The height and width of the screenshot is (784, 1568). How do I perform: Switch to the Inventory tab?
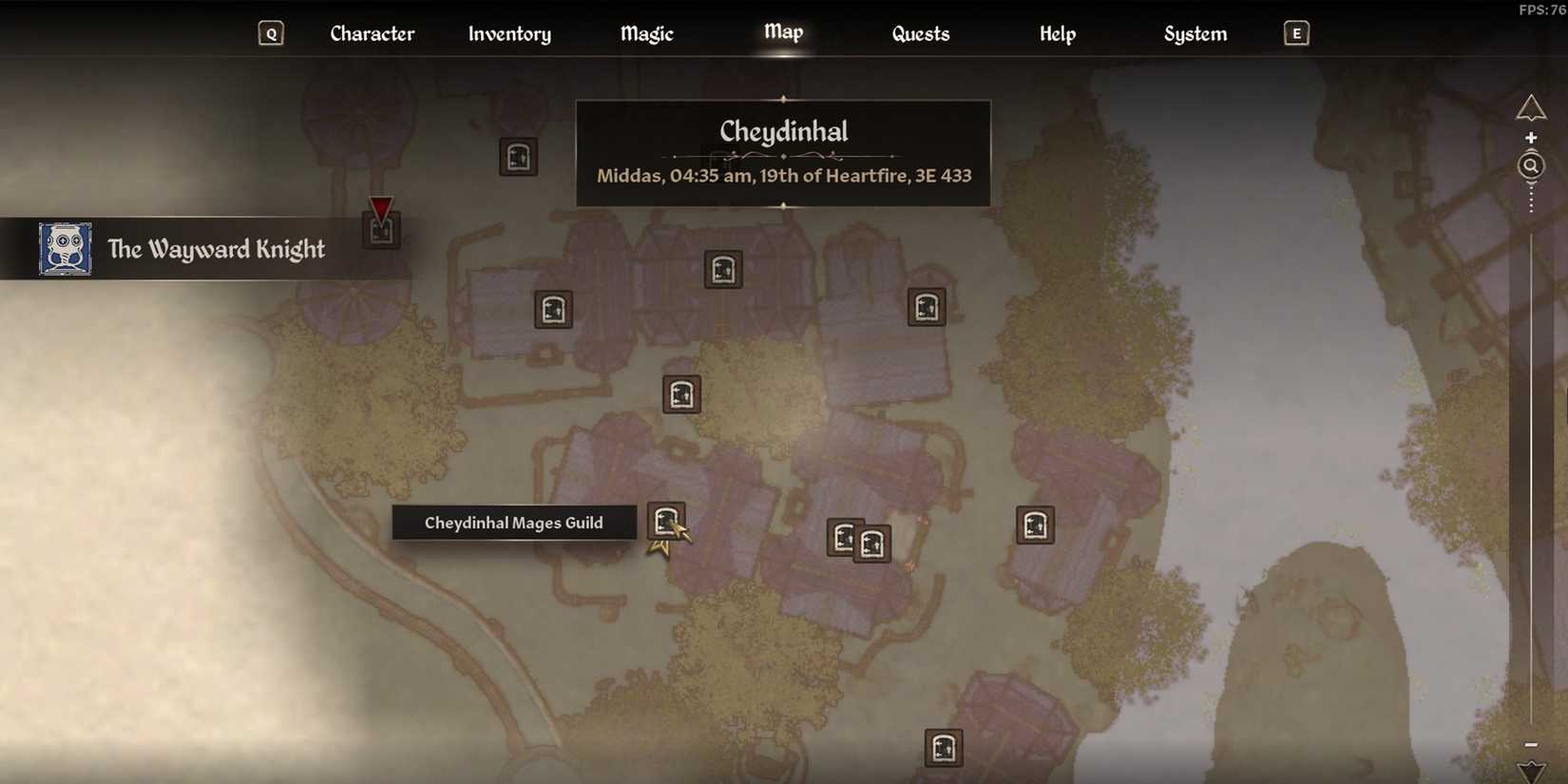[x=509, y=33]
